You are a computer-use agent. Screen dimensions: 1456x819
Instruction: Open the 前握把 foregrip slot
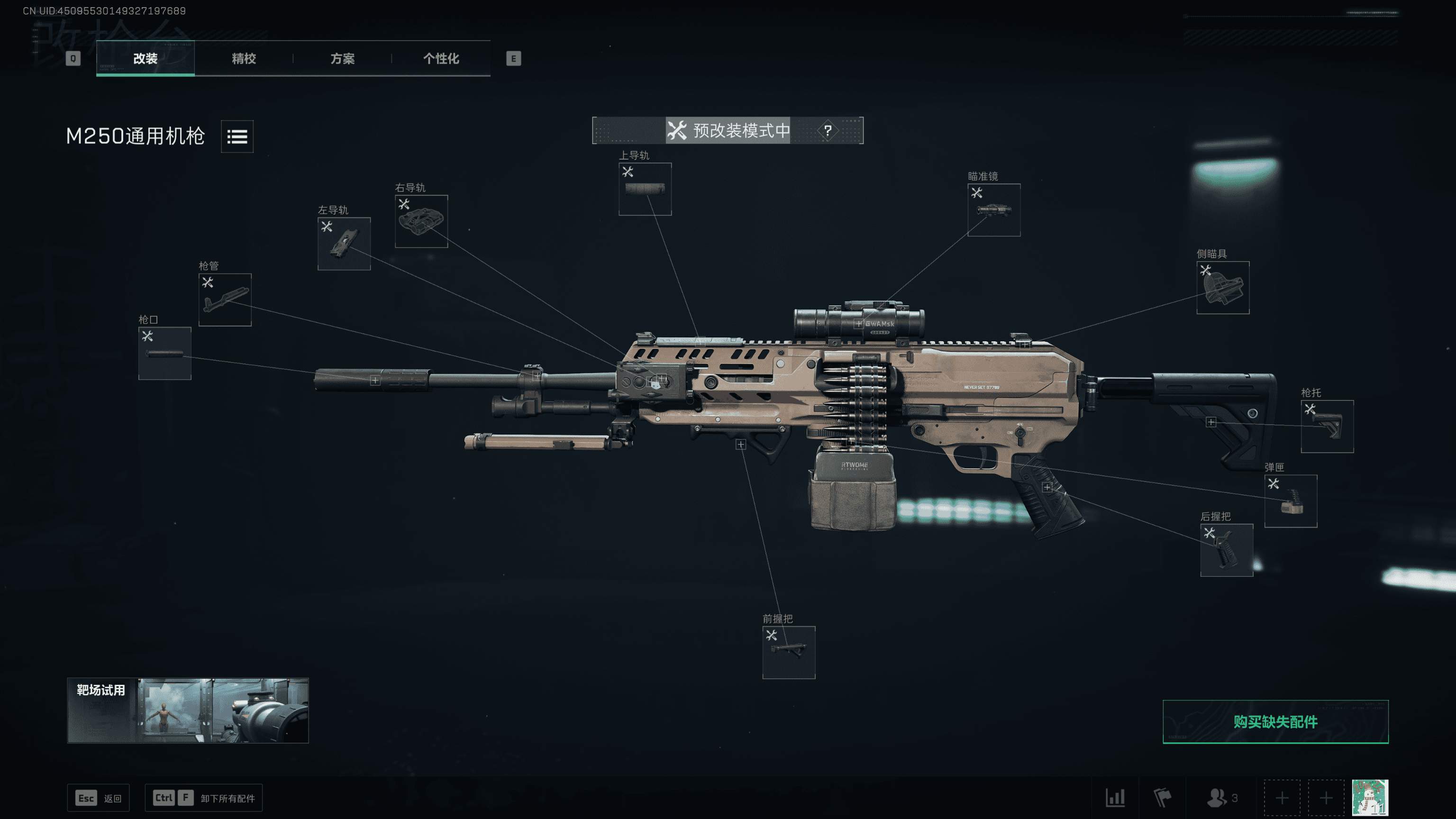[789, 652]
